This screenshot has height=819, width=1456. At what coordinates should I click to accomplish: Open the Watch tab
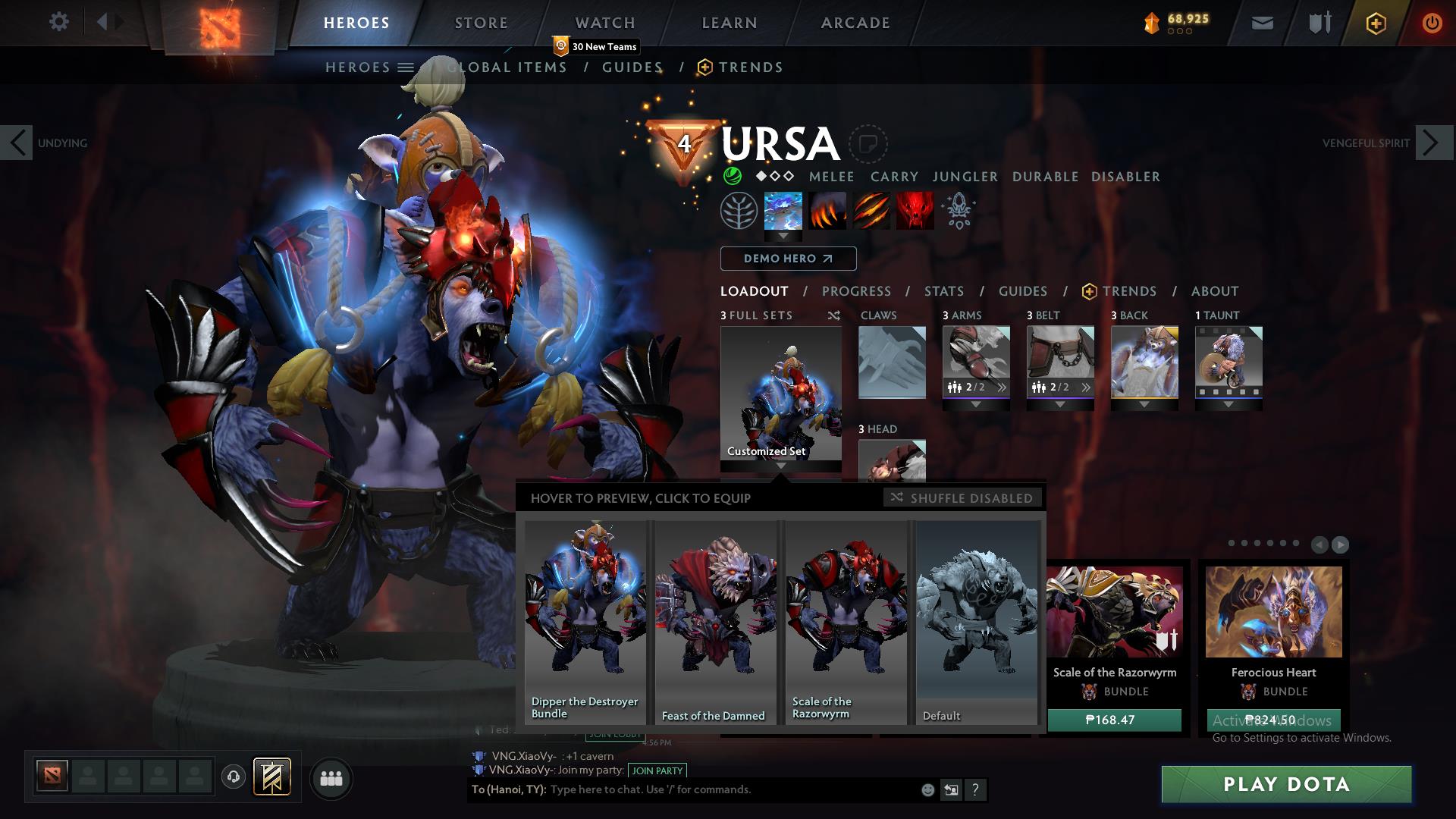click(604, 23)
